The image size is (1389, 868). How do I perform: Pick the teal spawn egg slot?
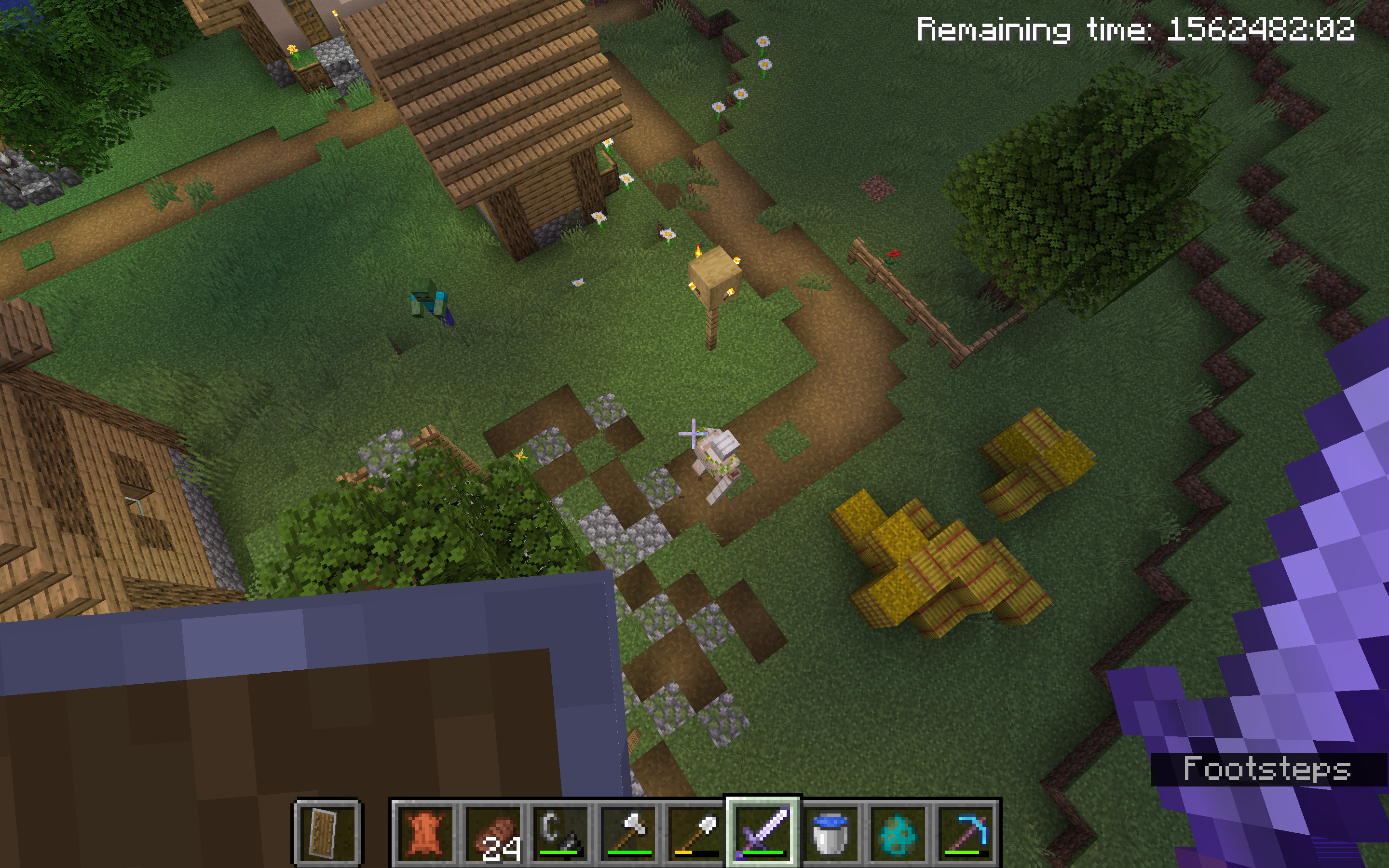tap(898, 832)
